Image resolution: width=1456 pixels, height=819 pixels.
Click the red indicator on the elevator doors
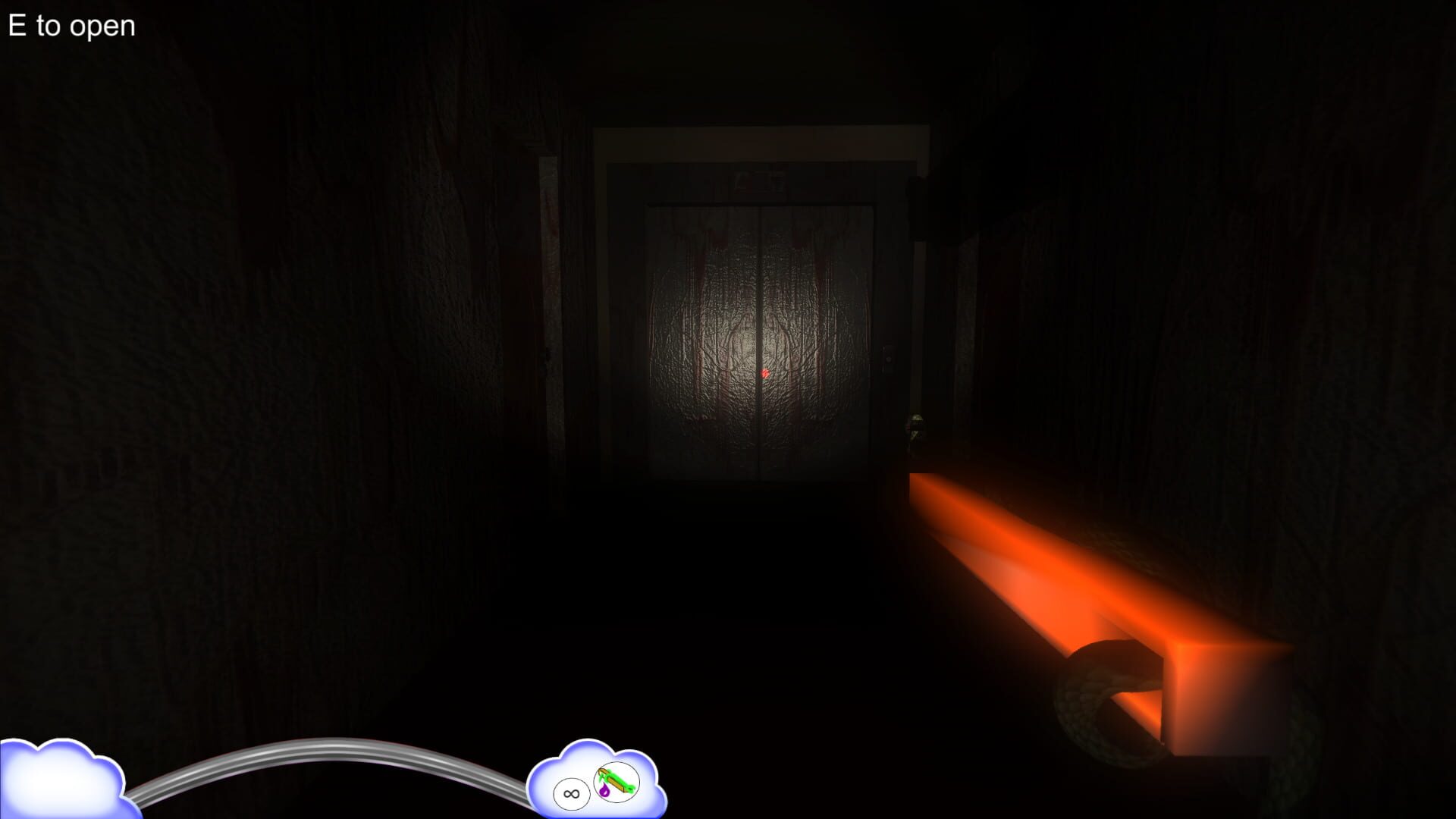[x=766, y=372]
